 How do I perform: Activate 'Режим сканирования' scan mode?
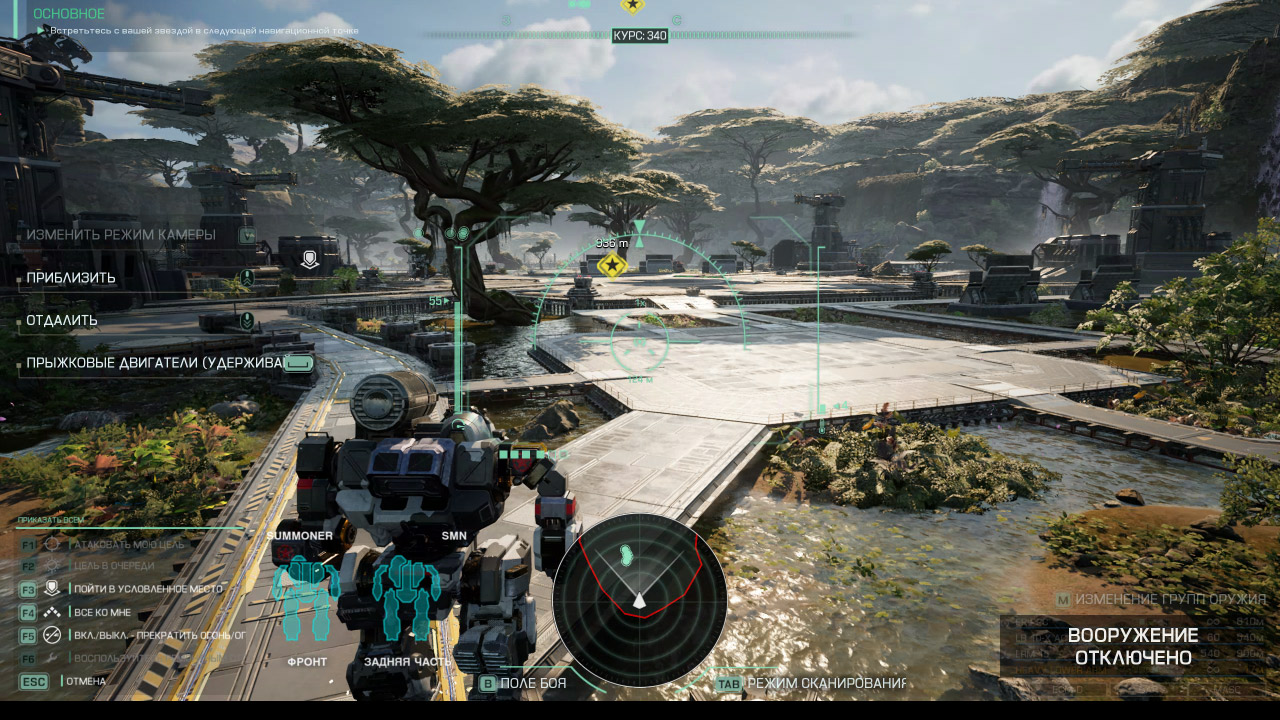point(826,684)
